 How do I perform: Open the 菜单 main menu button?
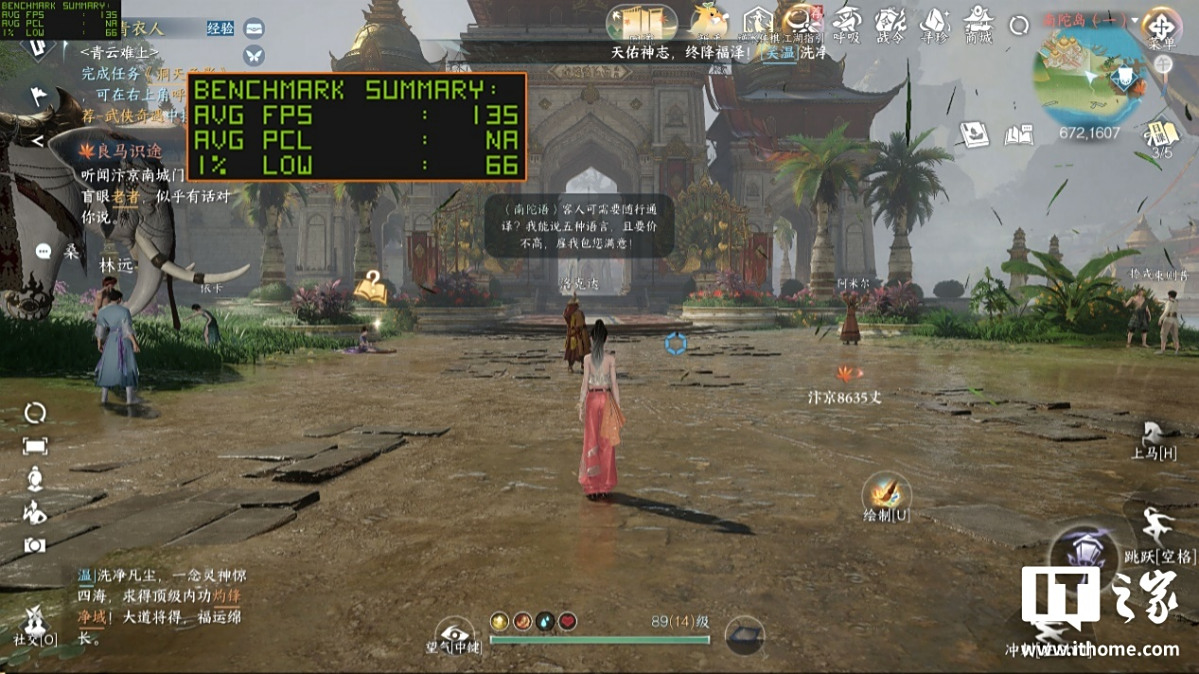[1161, 24]
